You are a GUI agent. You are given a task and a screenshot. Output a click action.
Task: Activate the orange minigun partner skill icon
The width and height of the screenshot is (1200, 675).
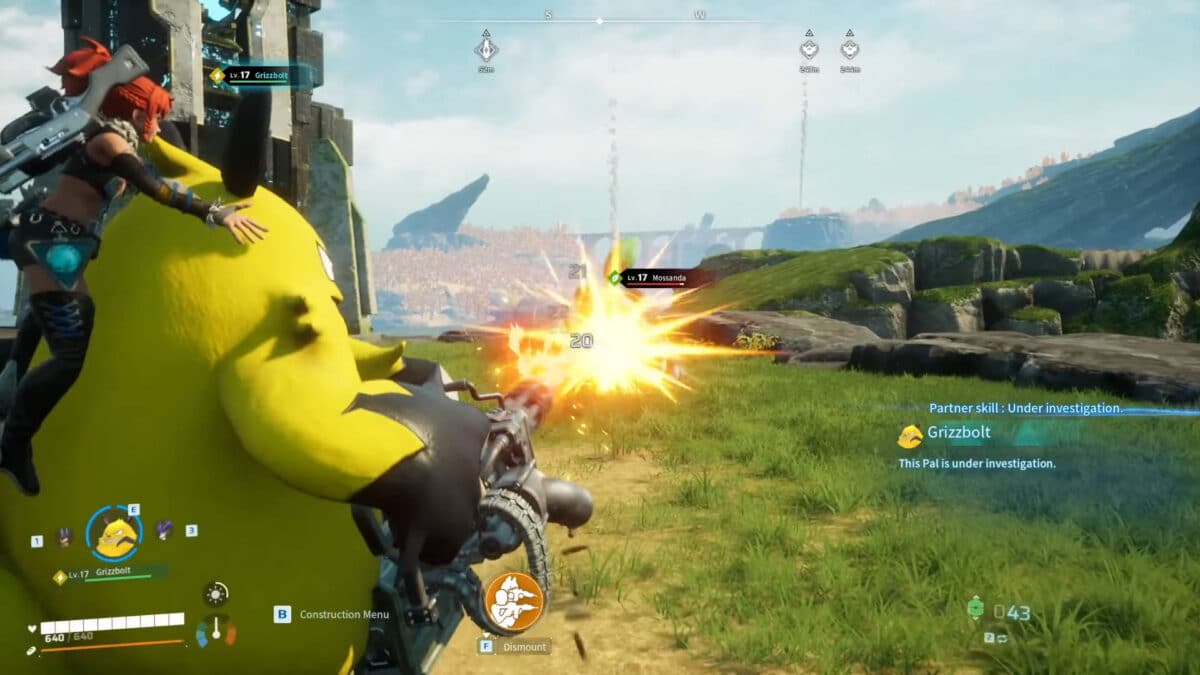pyautogui.click(x=514, y=601)
